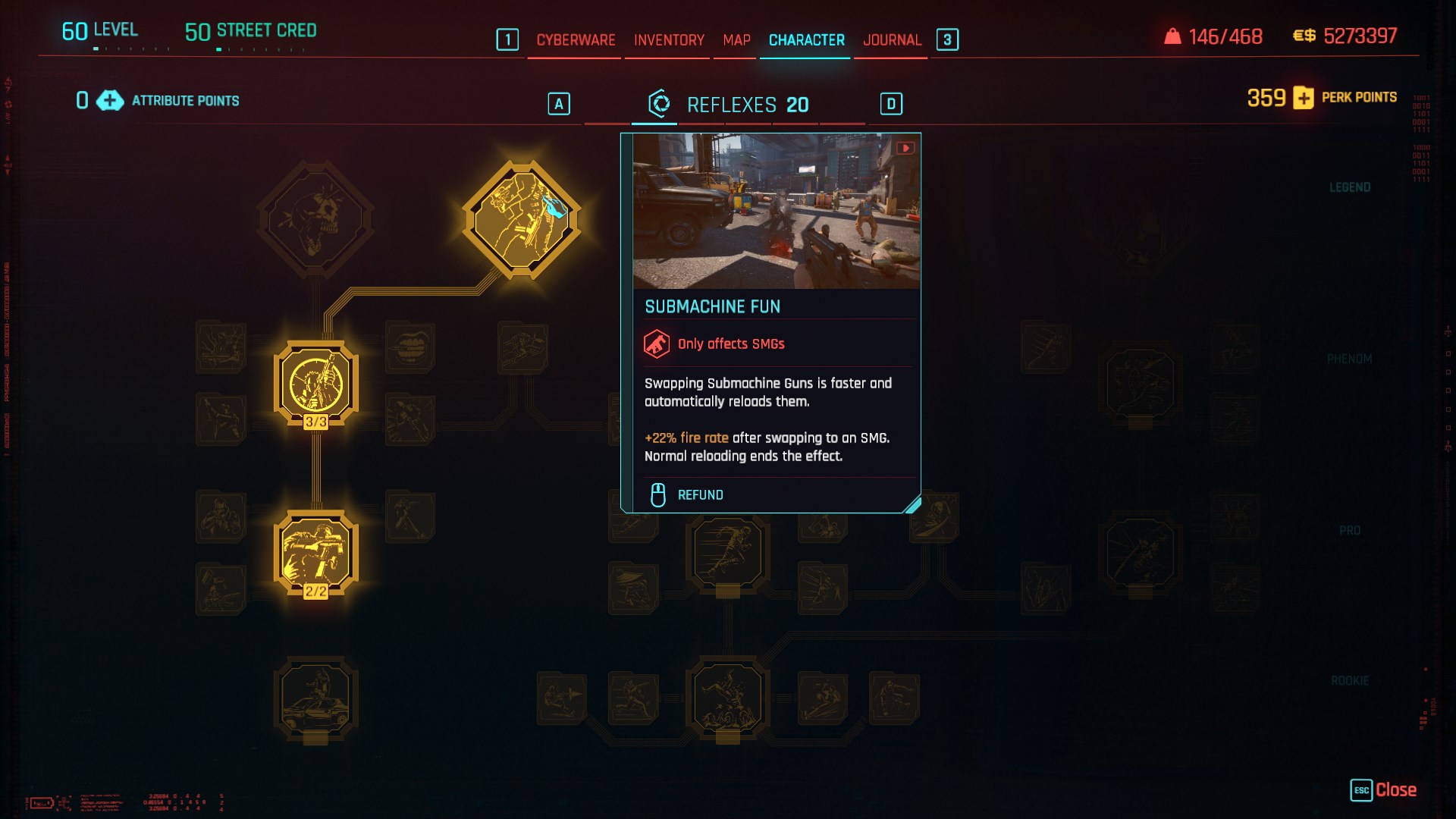Open the Cyberware tab
The height and width of the screenshot is (819, 1456).
point(576,40)
